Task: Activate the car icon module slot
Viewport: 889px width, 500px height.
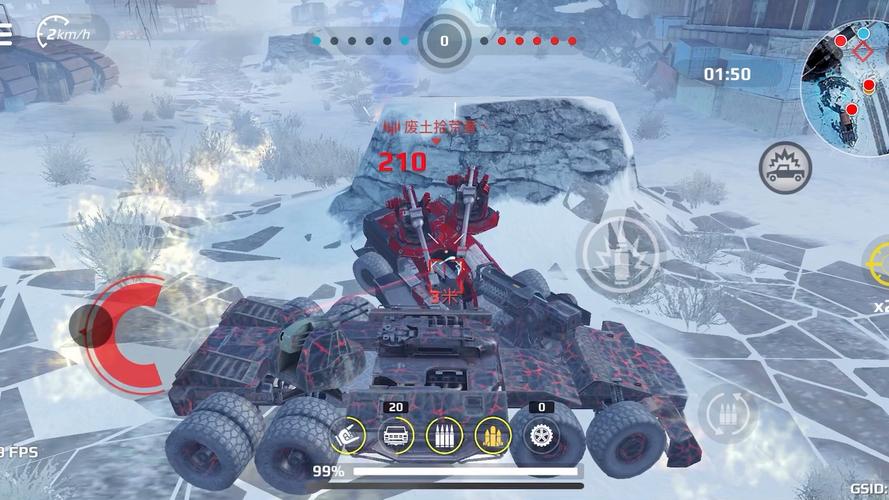Action: [396, 435]
